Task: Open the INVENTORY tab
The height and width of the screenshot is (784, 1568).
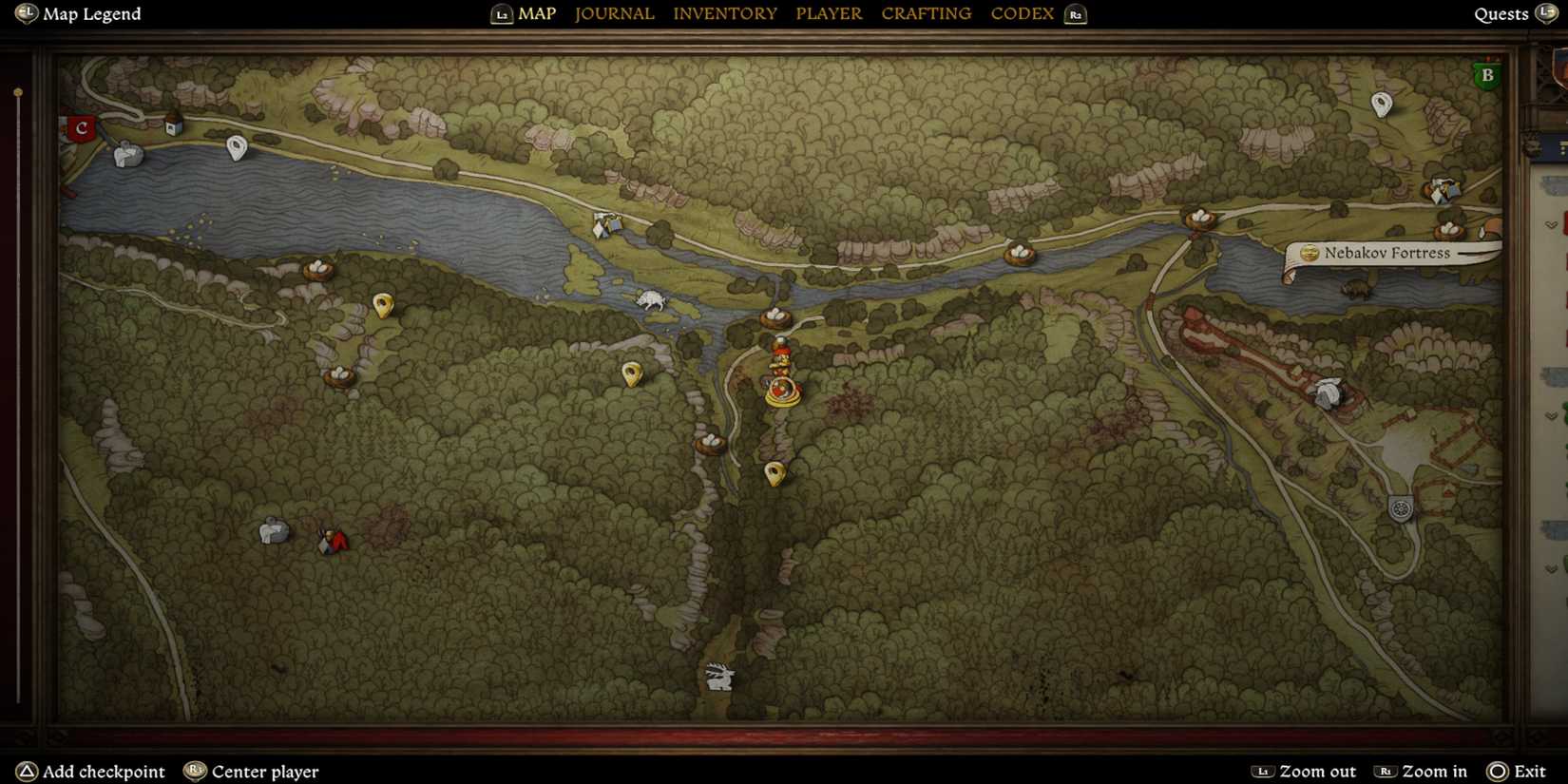Action: (725, 13)
